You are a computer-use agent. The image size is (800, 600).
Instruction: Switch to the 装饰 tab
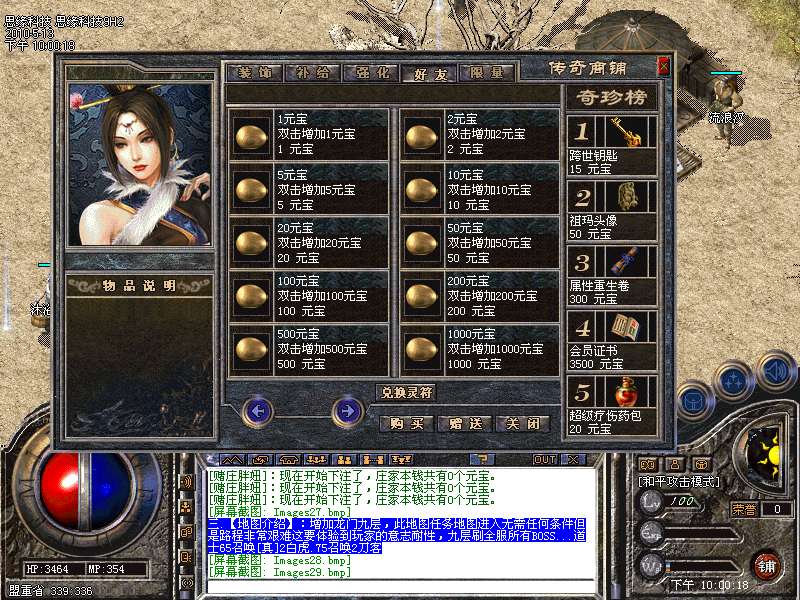(255, 72)
